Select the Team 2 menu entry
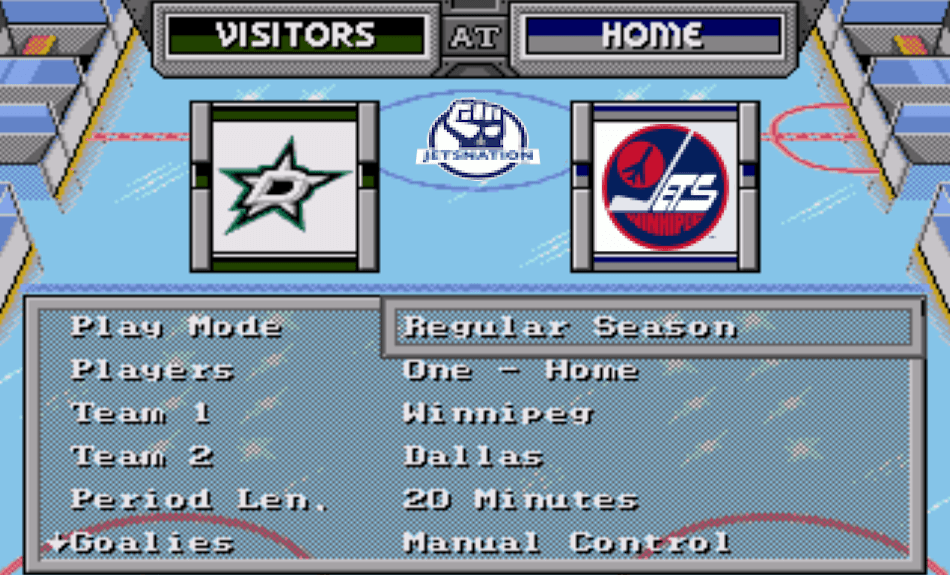Viewport: 950px width, 575px height. (142, 456)
